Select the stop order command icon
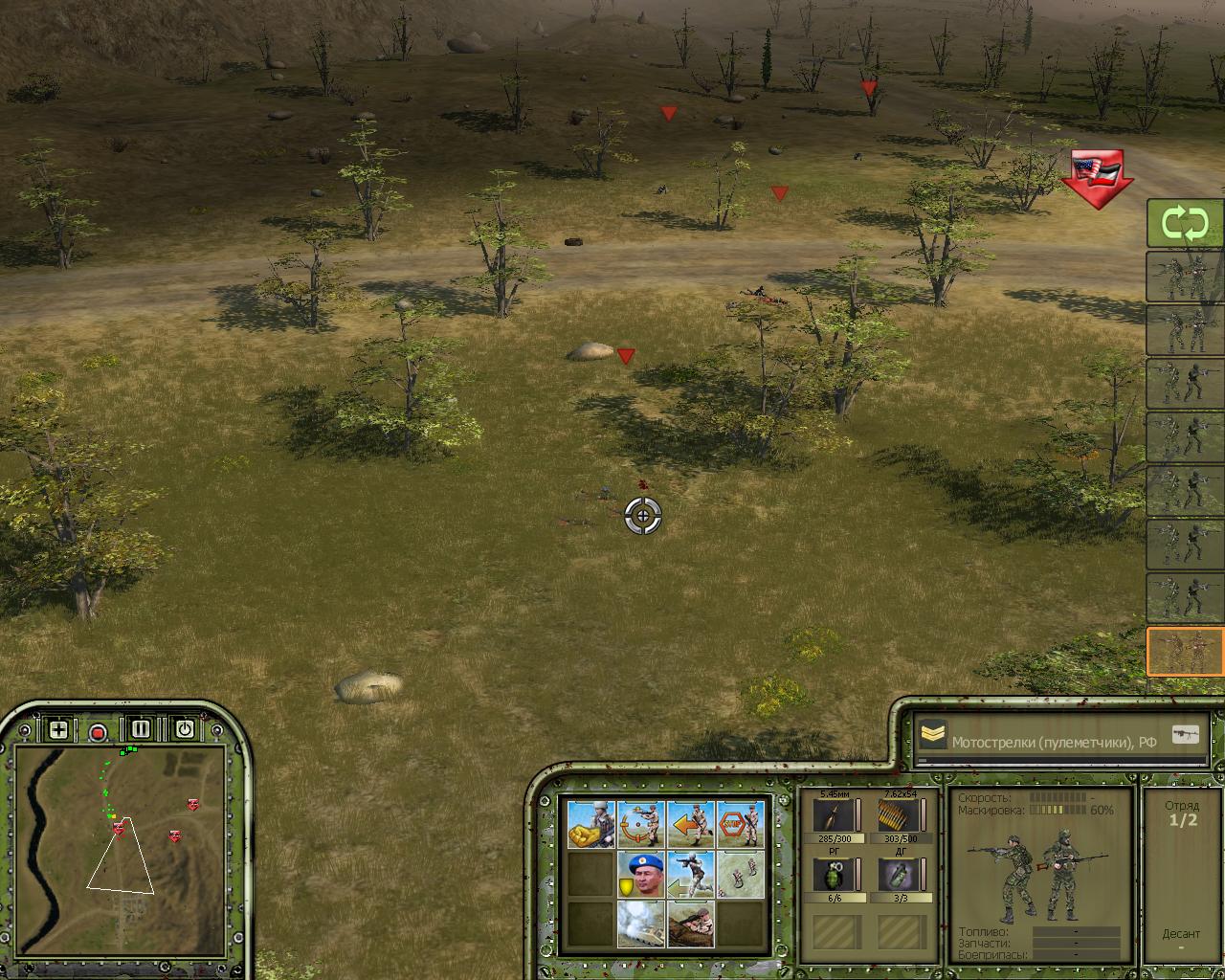 [741, 825]
